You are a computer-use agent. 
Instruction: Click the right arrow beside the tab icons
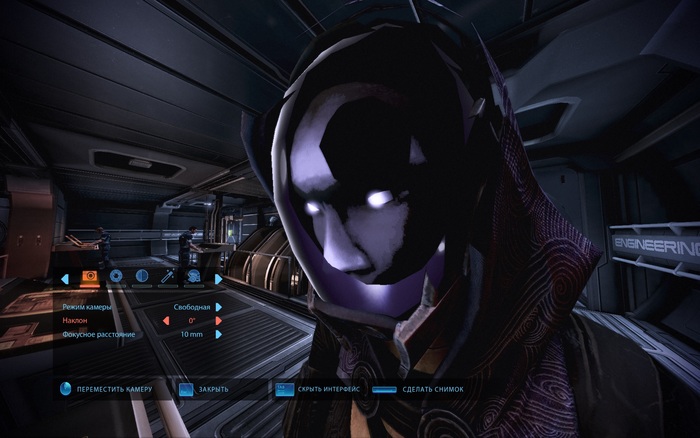pyautogui.click(x=218, y=278)
